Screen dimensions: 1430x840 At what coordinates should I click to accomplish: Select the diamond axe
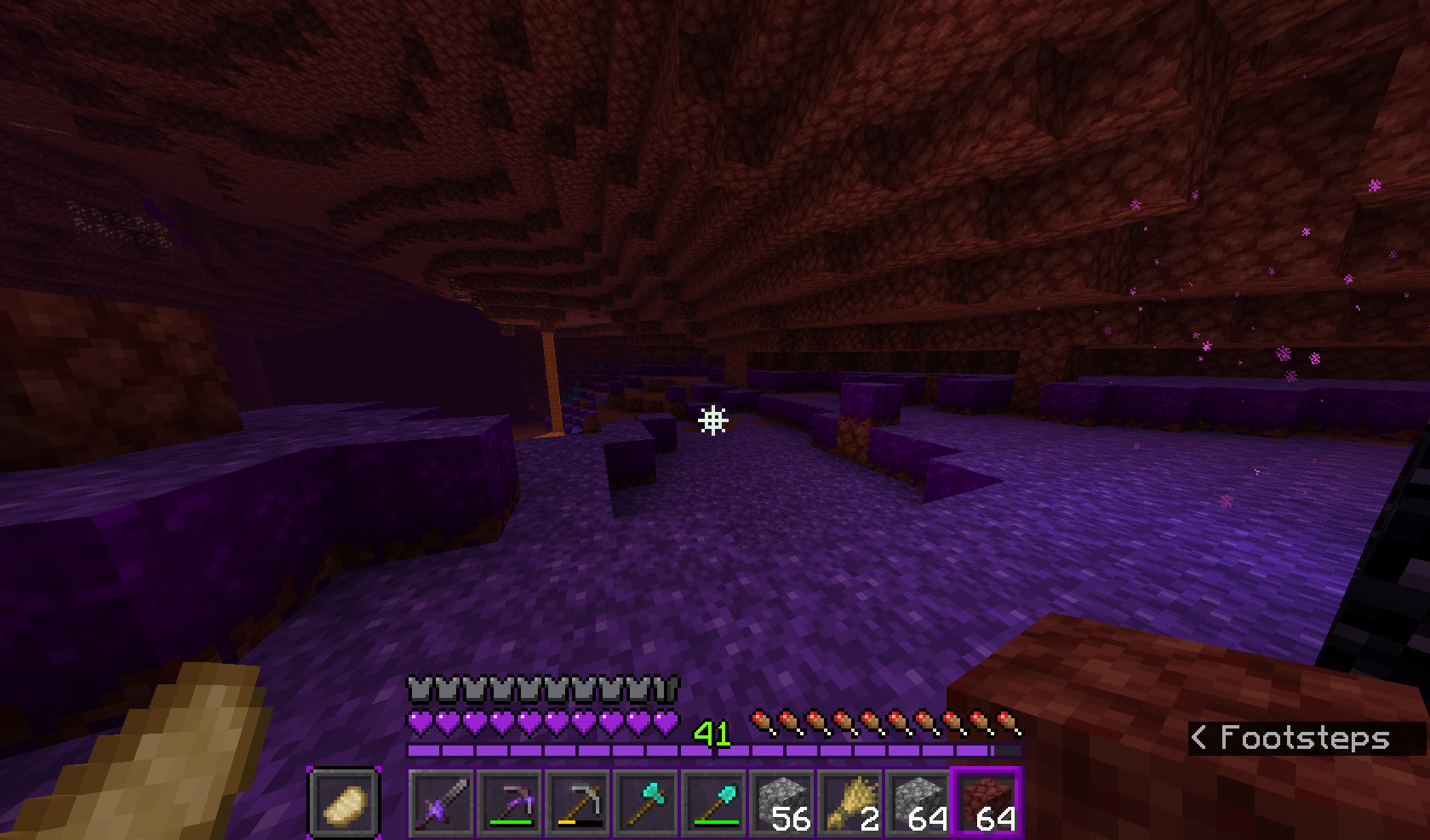coord(648,802)
